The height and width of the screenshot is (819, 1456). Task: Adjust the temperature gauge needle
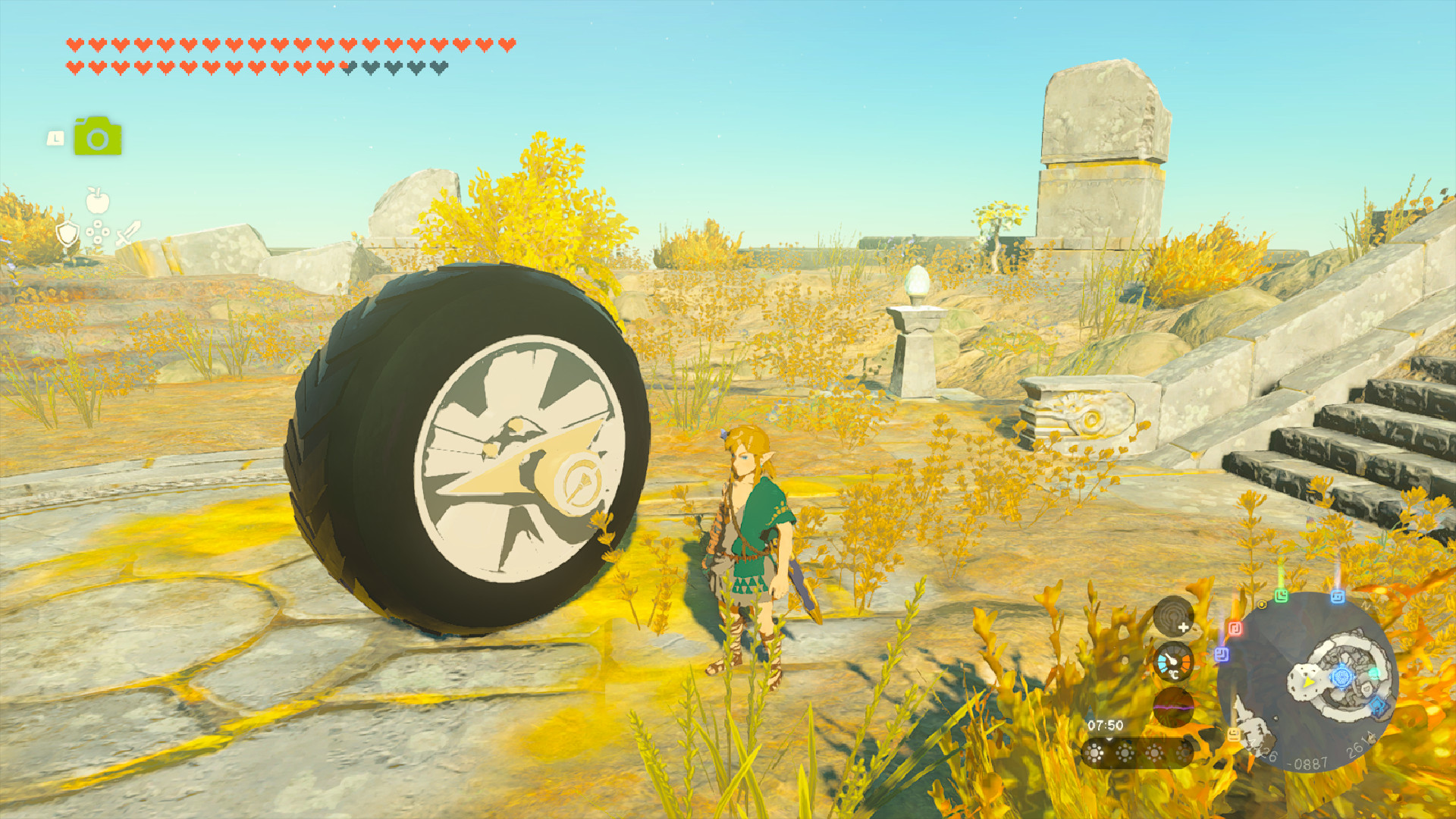click(x=1171, y=659)
